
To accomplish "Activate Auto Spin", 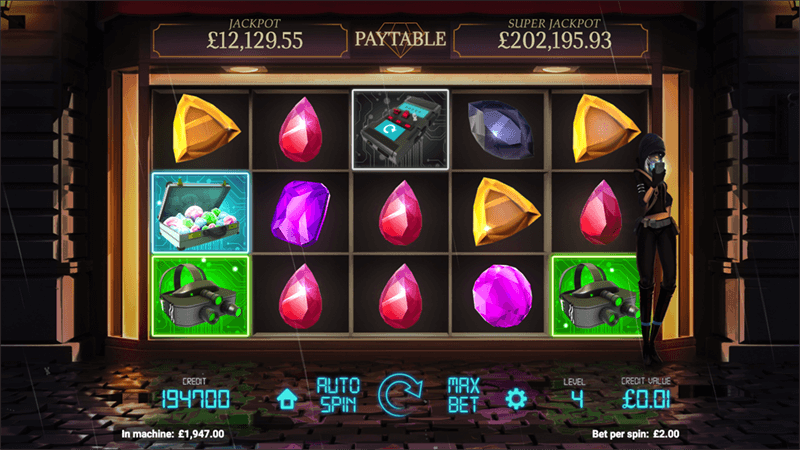I will (337, 396).
